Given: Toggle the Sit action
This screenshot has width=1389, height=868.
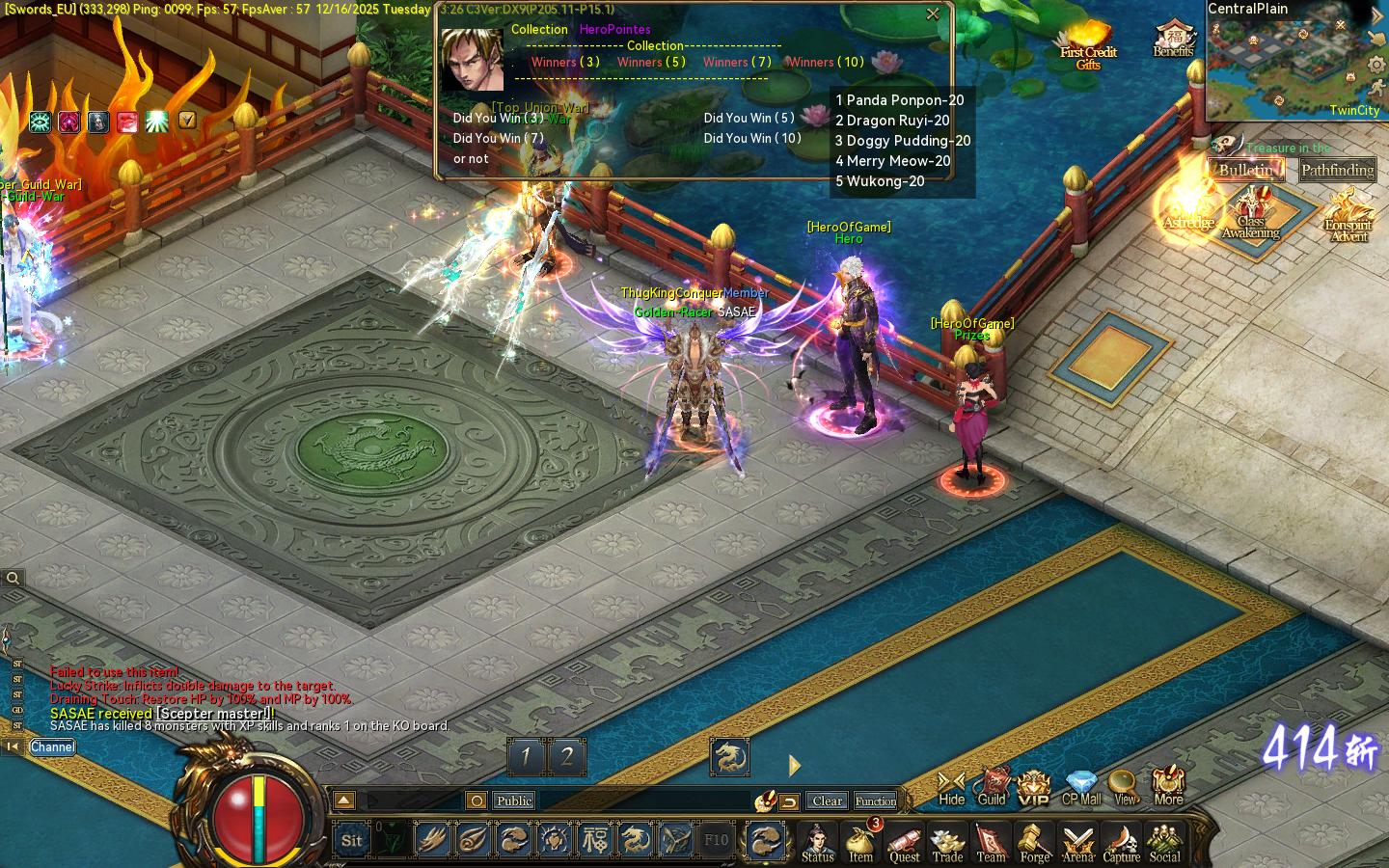Looking at the screenshot, I should 352,840.
